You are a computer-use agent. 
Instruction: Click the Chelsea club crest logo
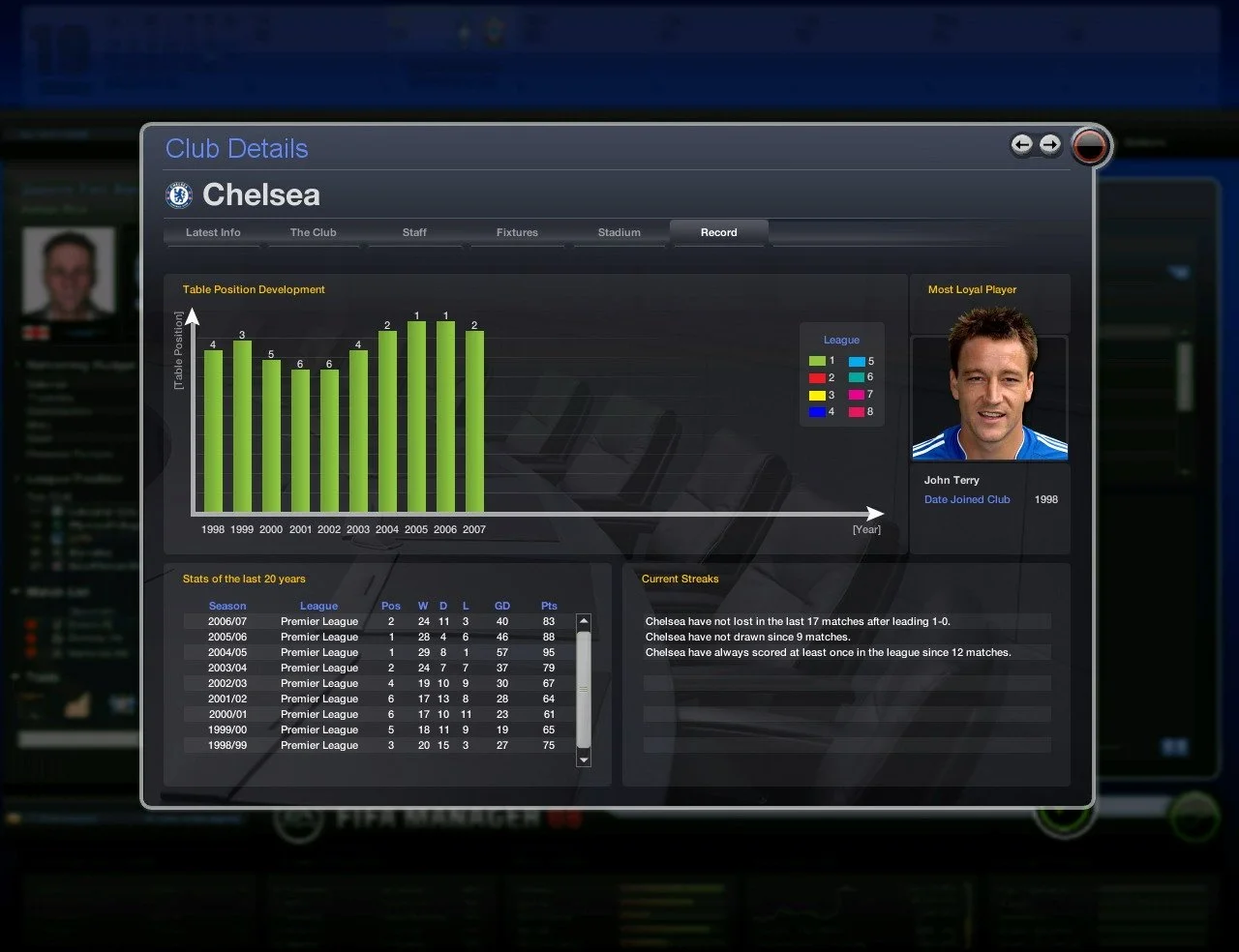point(180,193)
